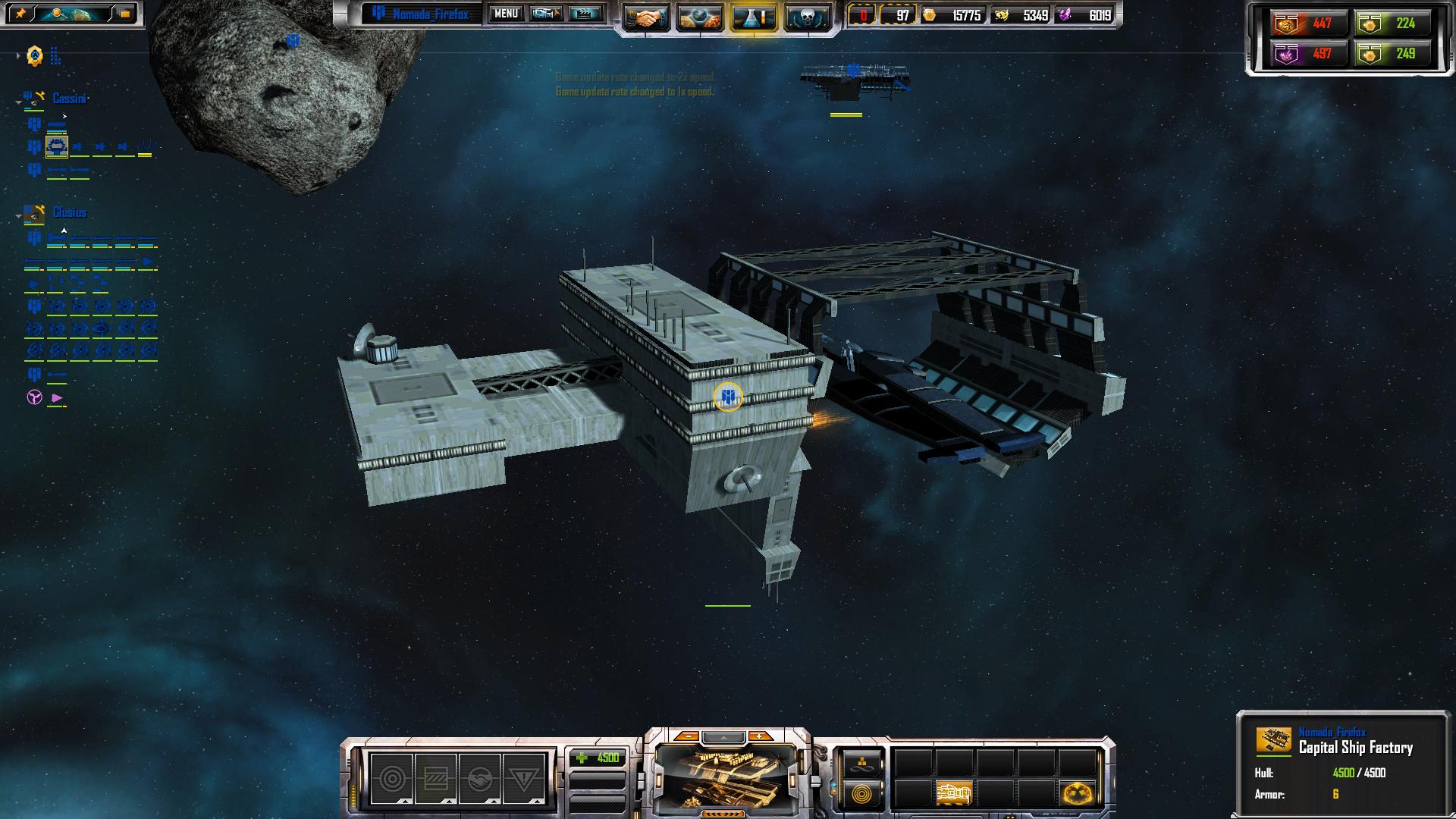Select the highlighted Capital Ship Factory icon in Cassini list
The height and width of the screenshot is (819, 1456).
[57, 146]
